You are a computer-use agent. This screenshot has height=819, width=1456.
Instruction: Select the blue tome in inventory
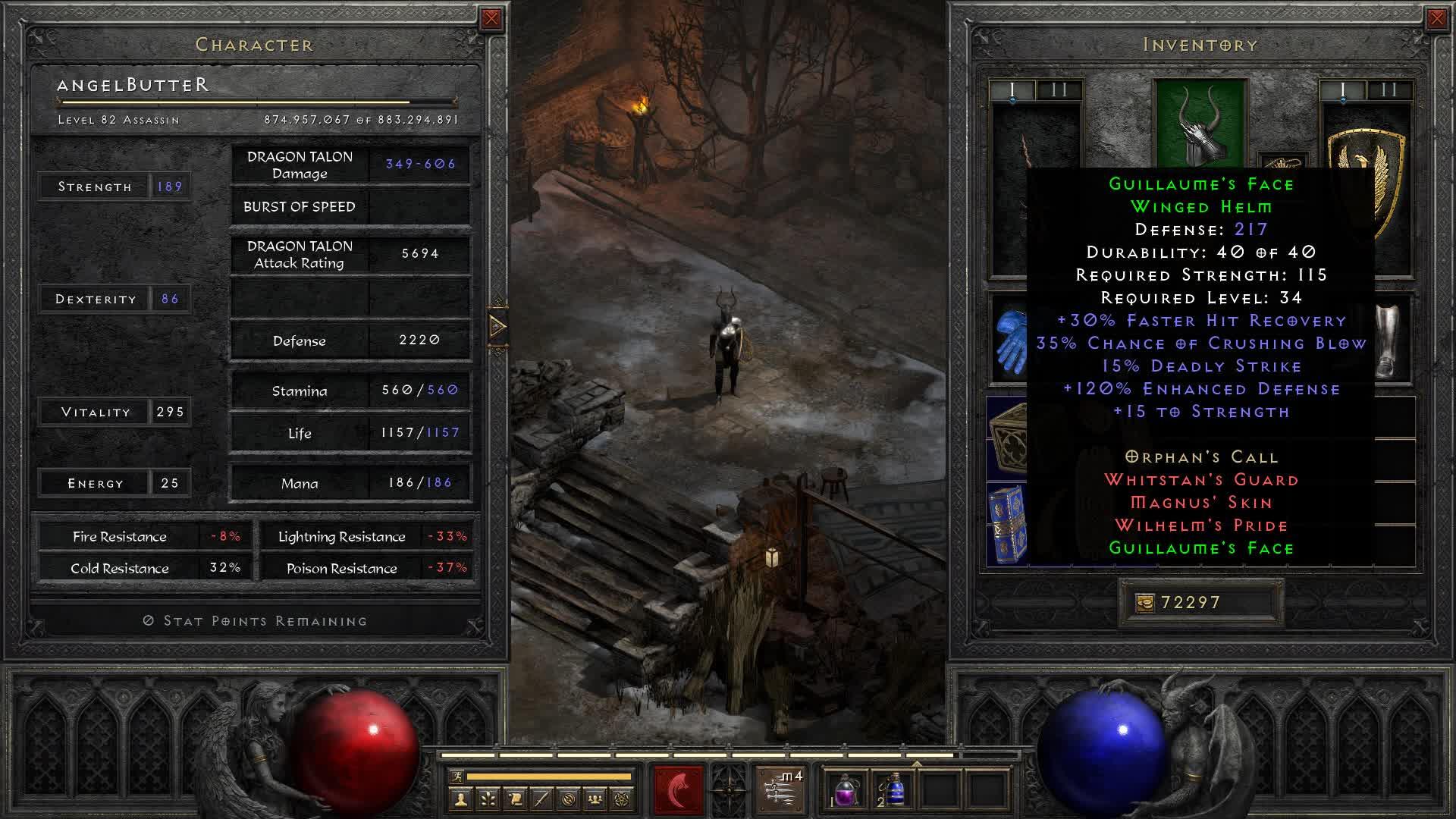click(x=1008, y=523)
